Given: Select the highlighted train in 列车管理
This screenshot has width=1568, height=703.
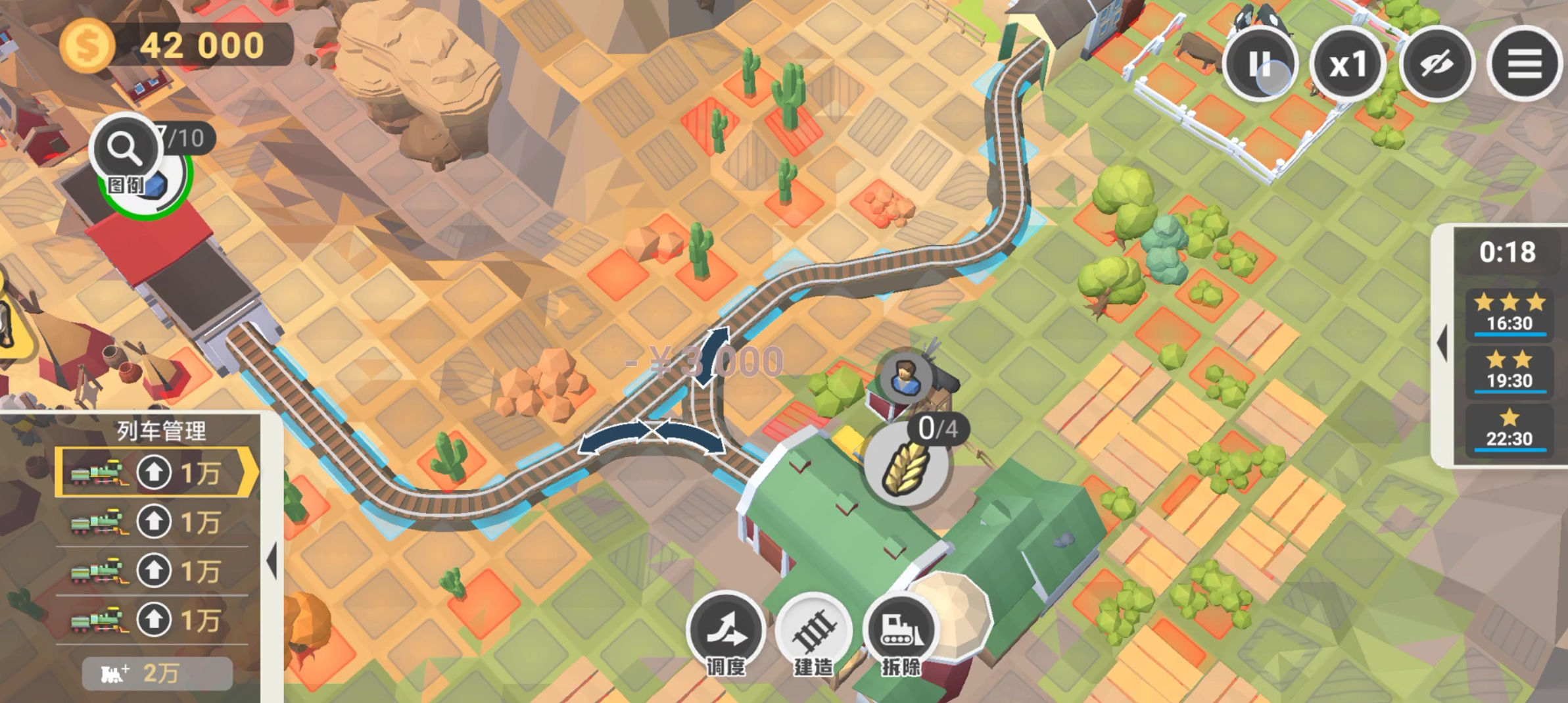Looking at the screenshot, I should [155, 472].
